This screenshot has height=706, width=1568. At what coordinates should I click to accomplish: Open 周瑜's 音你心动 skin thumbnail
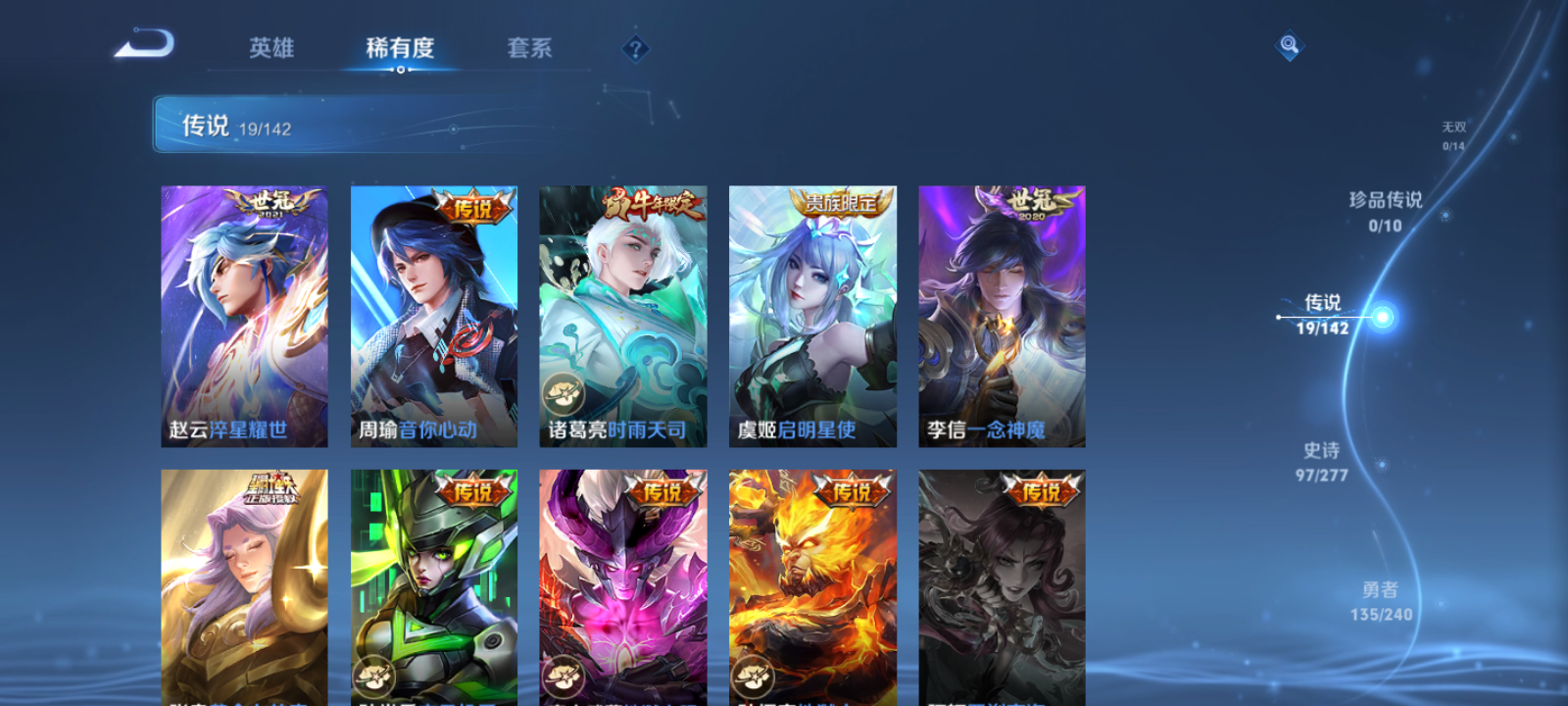point(432,314)
